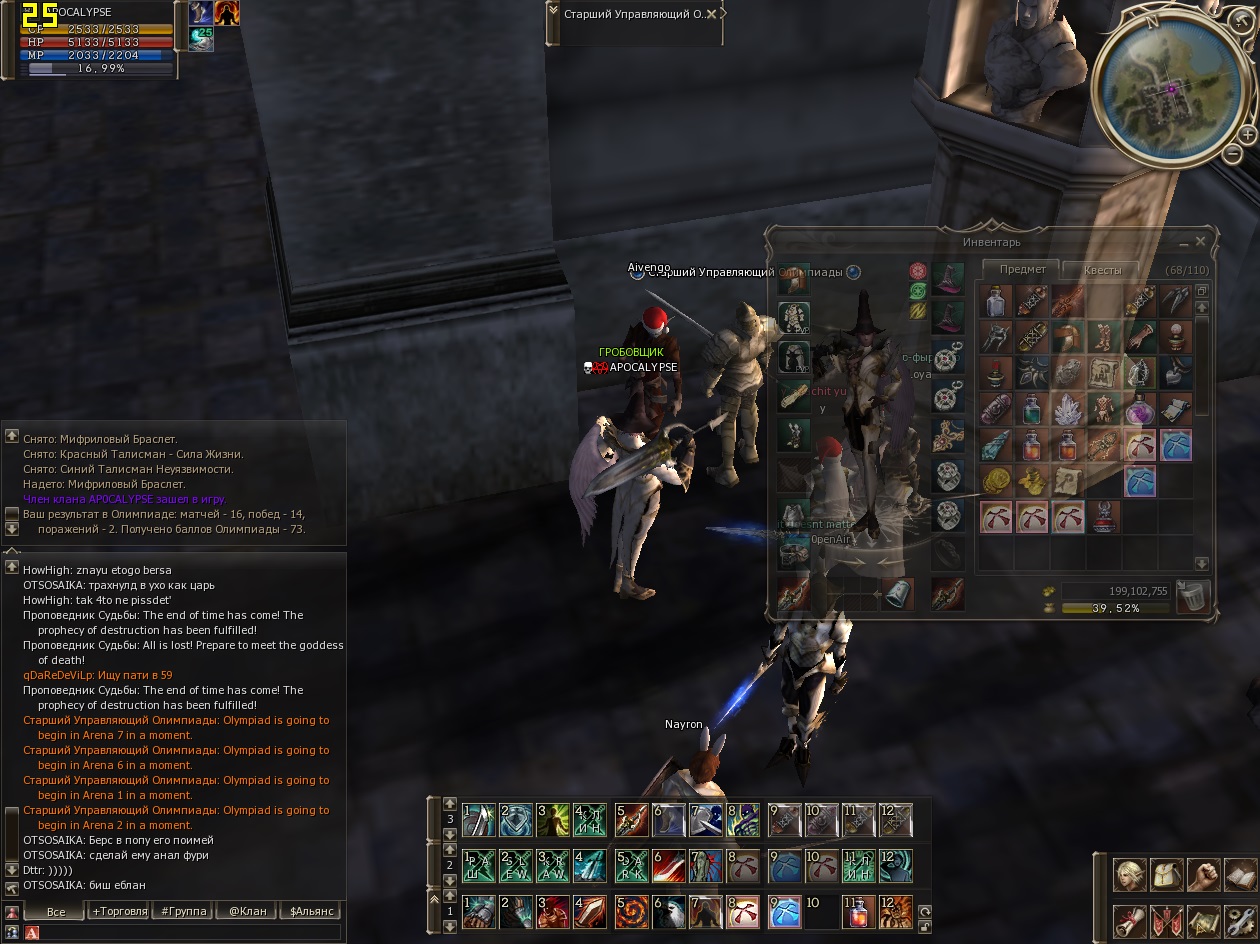
Task: Select the white crystal cluster in inventory
Action: (x=1068, y=408)
